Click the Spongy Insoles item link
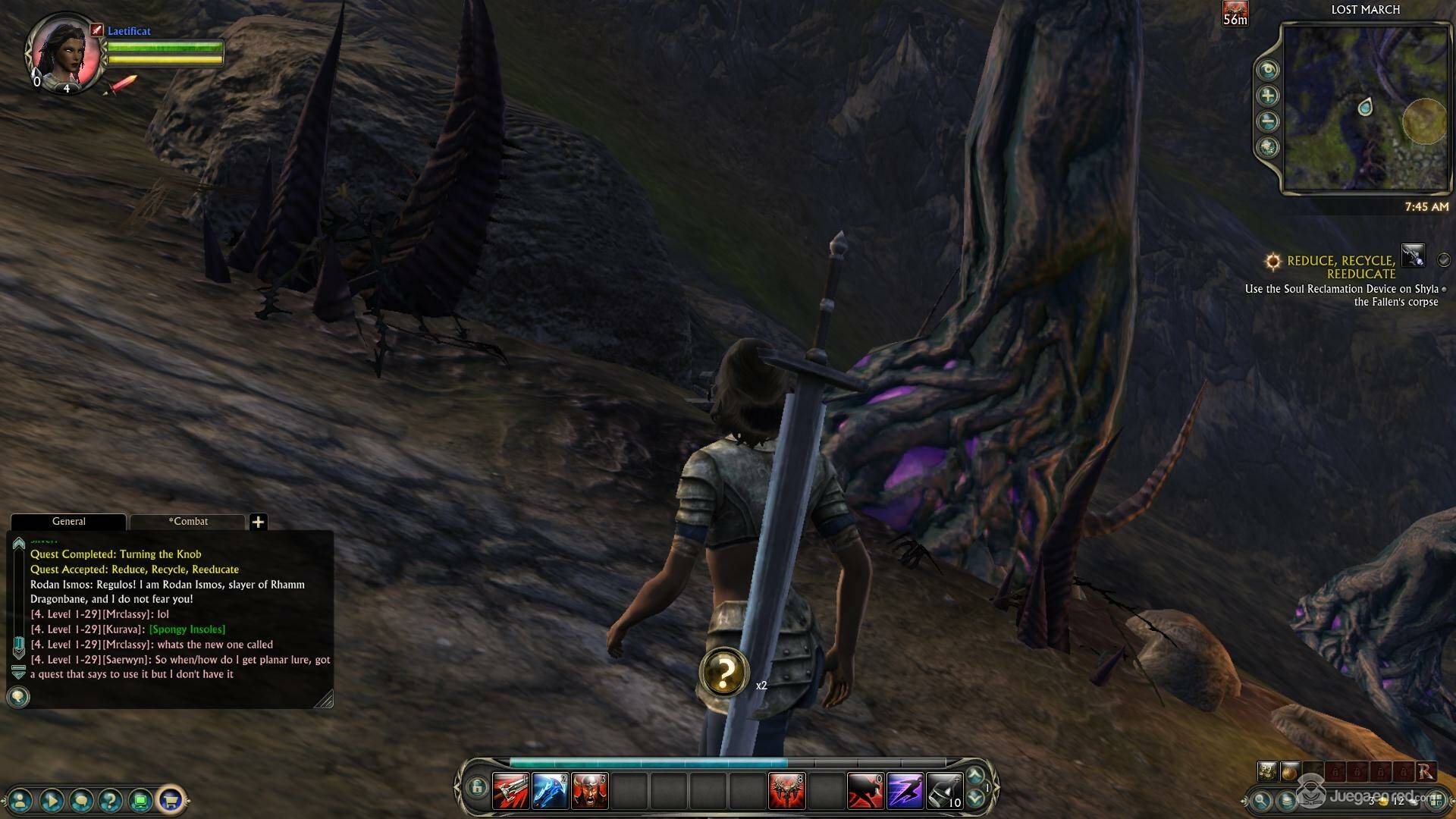Viewport: 1456px width, 819px height. (x=187, y=629)
